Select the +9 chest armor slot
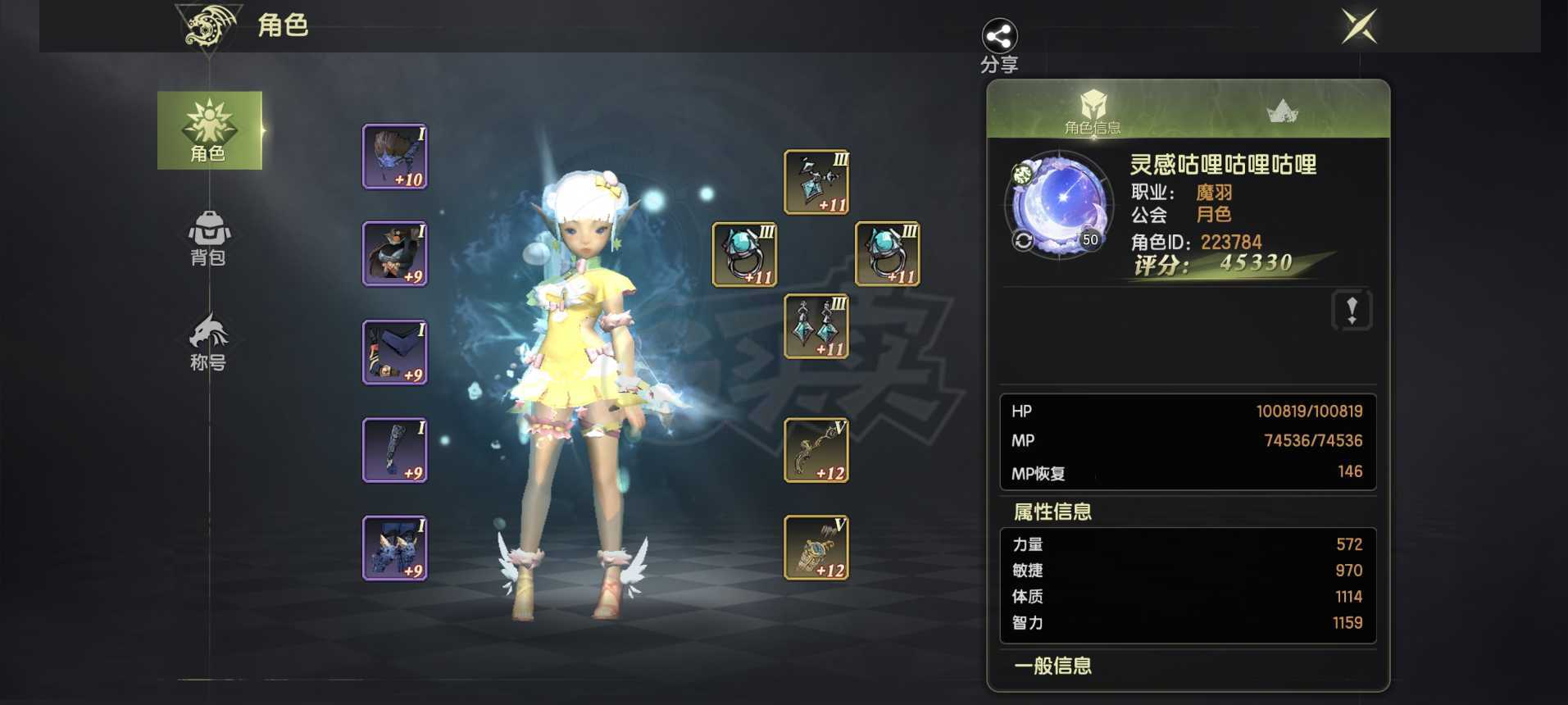This screenshot has height=705, width=1568. click(395, 254)
